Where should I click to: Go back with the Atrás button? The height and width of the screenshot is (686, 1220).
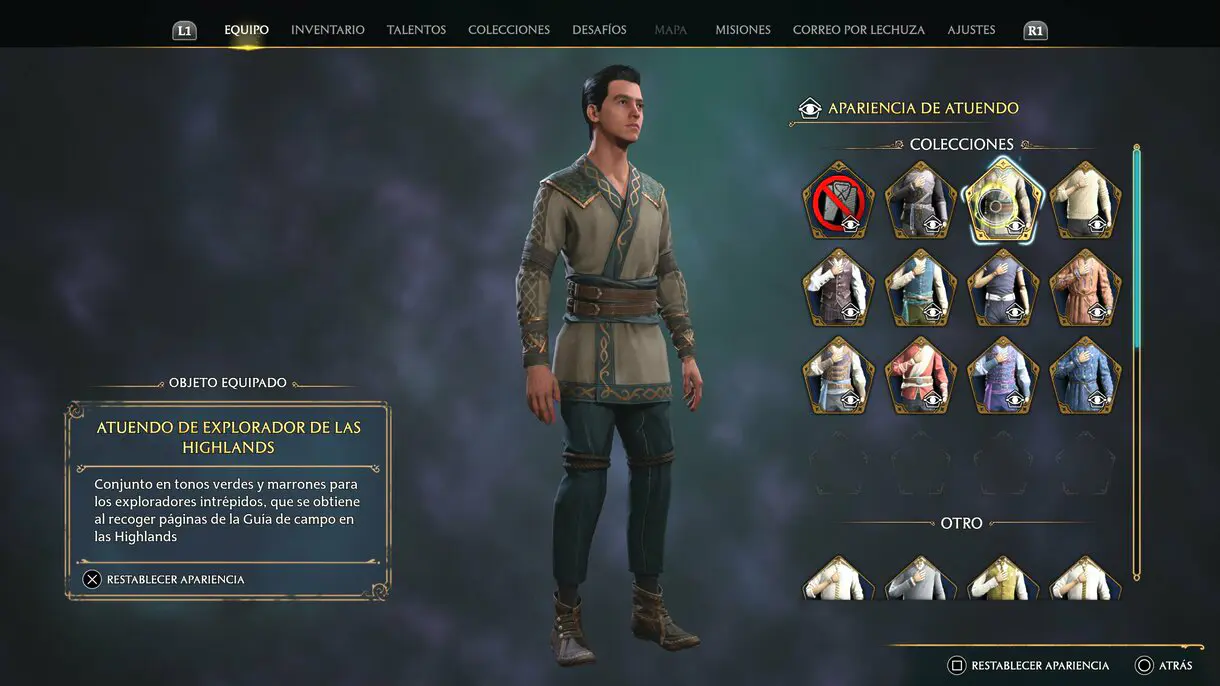[x=1164, y=665]
